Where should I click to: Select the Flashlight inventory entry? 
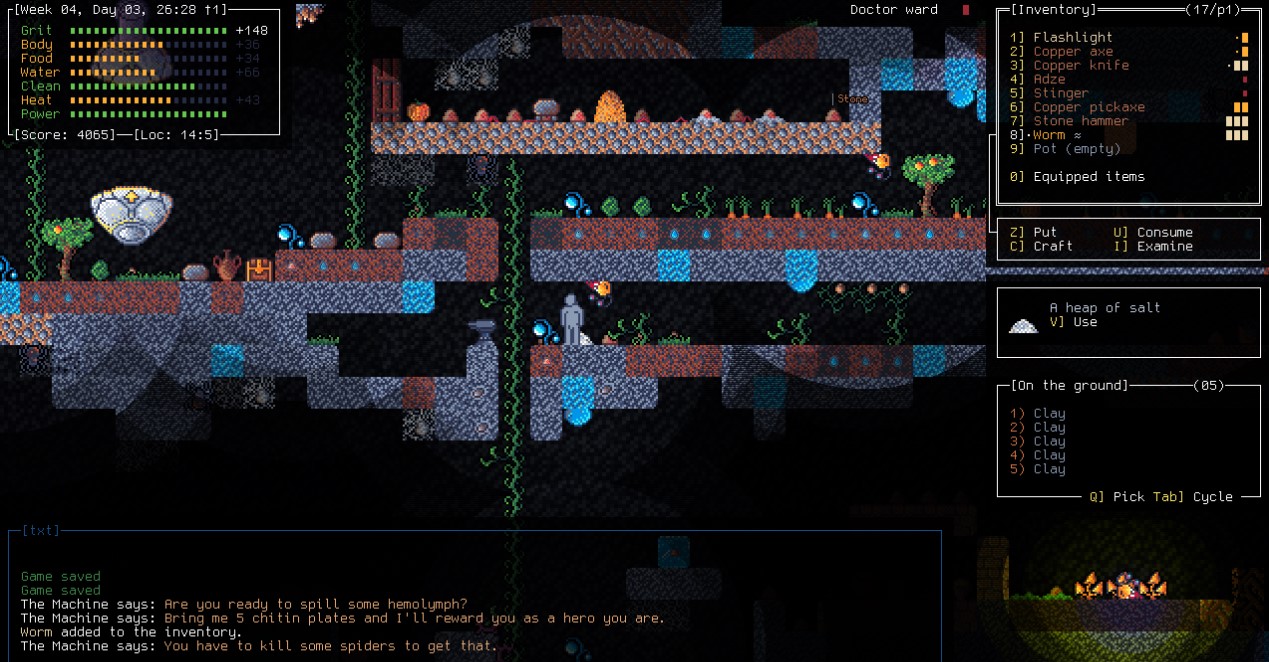pos(1072,37)
